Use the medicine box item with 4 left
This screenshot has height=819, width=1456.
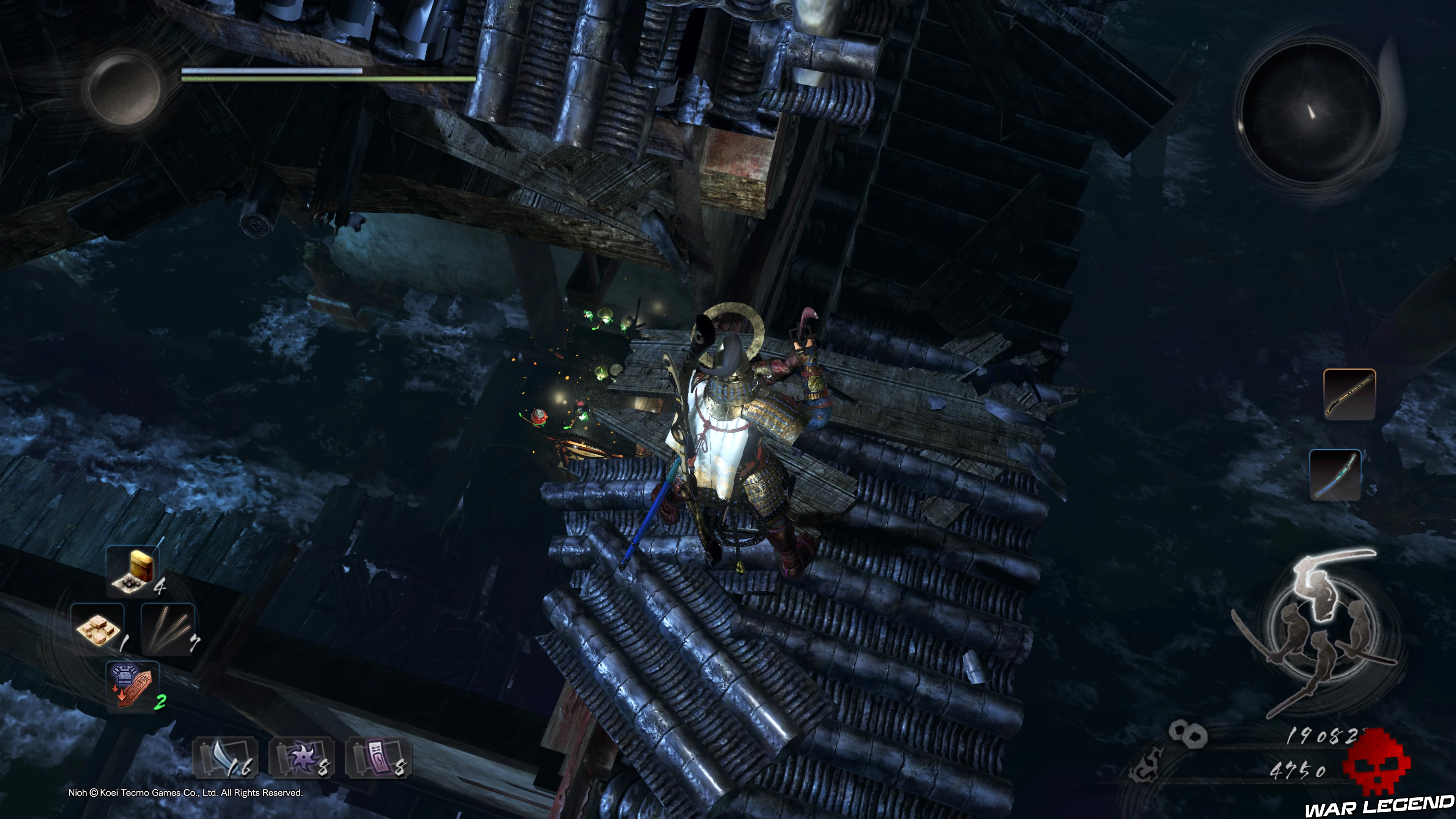133,571
